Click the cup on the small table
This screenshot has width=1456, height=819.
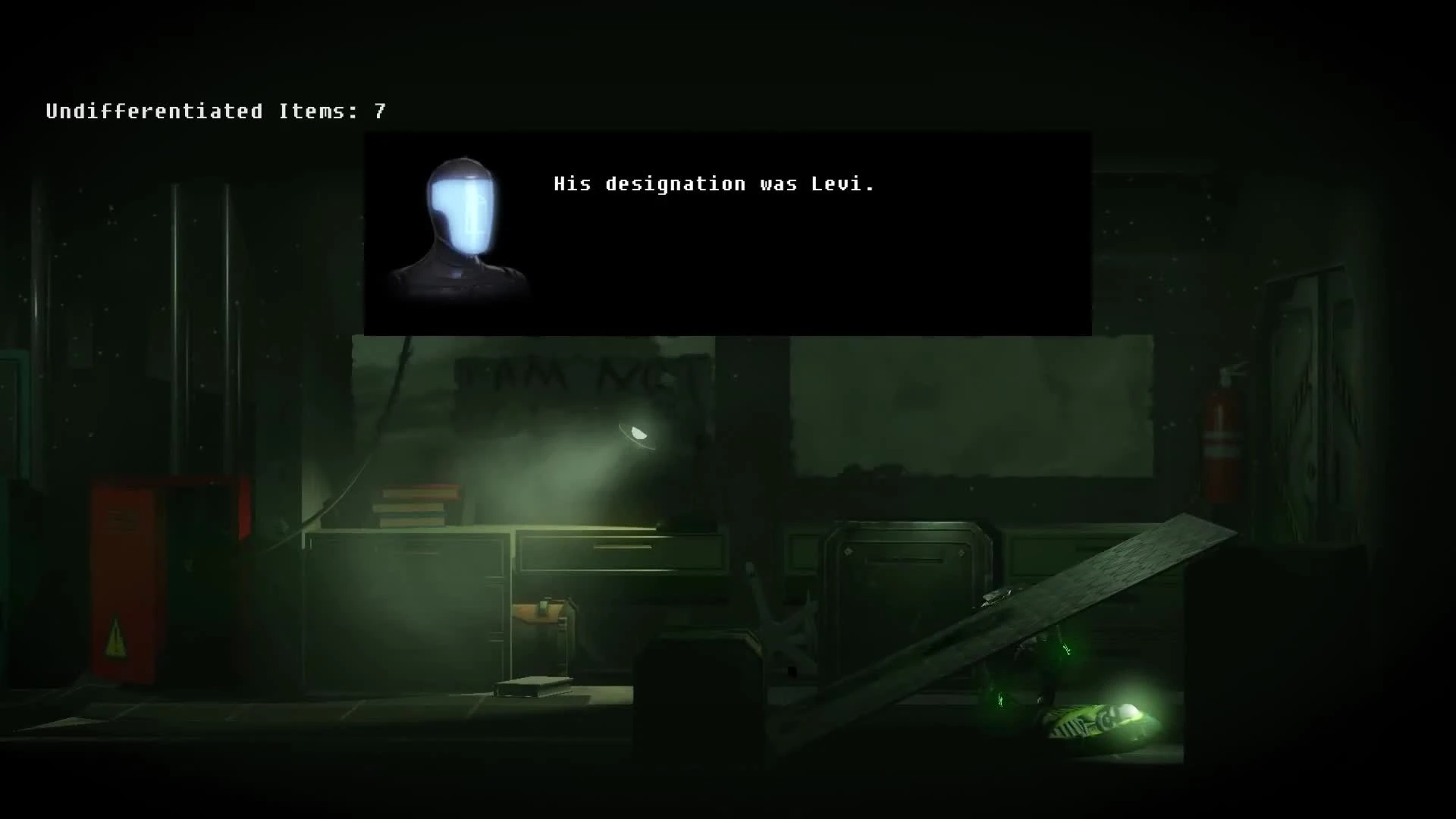tap(541, 607)
